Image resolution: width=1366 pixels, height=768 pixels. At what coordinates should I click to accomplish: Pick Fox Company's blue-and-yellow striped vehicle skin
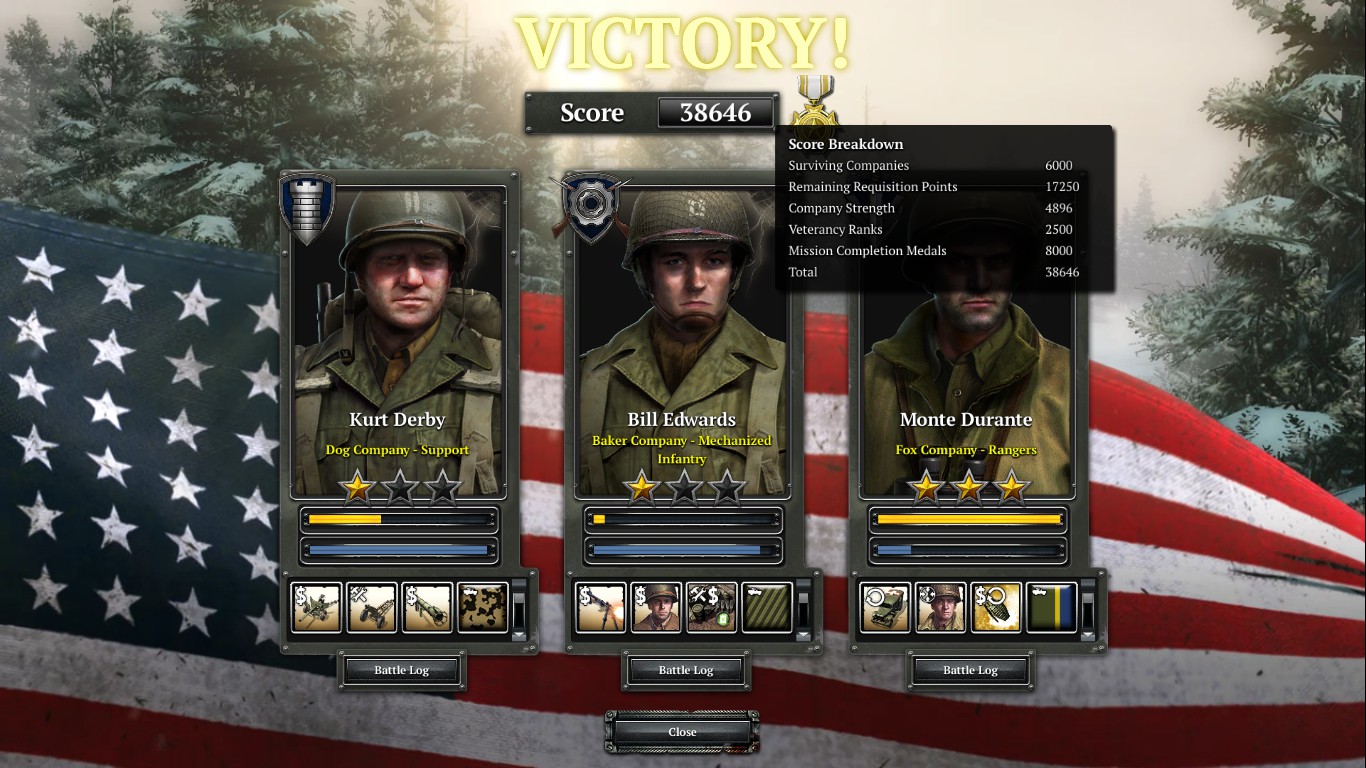point(1051,608)
